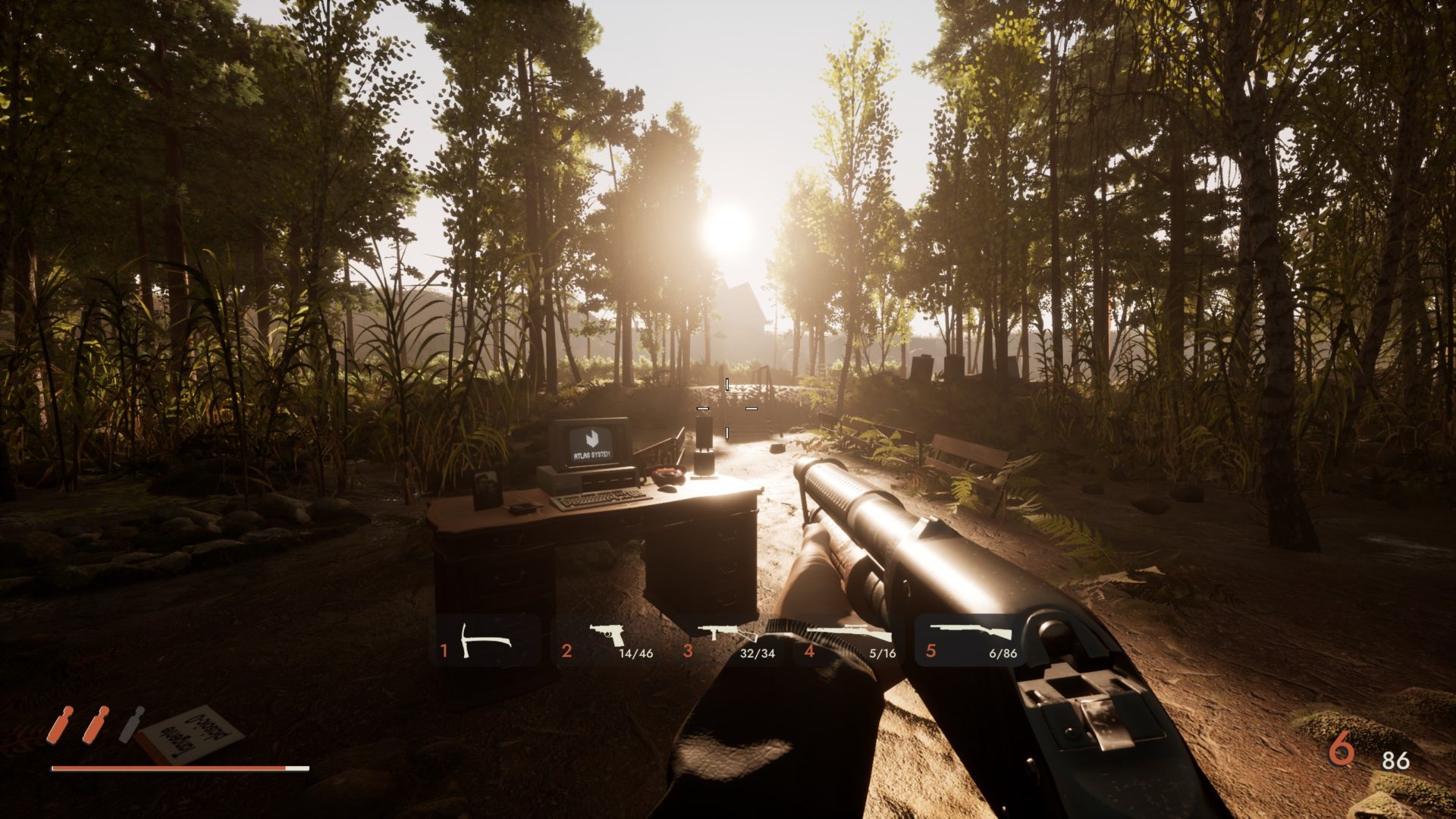The height and width of the screenshot is (819, 1456).
Task: Equip the submachine gun in slot 3
Action: pos(728,642)
